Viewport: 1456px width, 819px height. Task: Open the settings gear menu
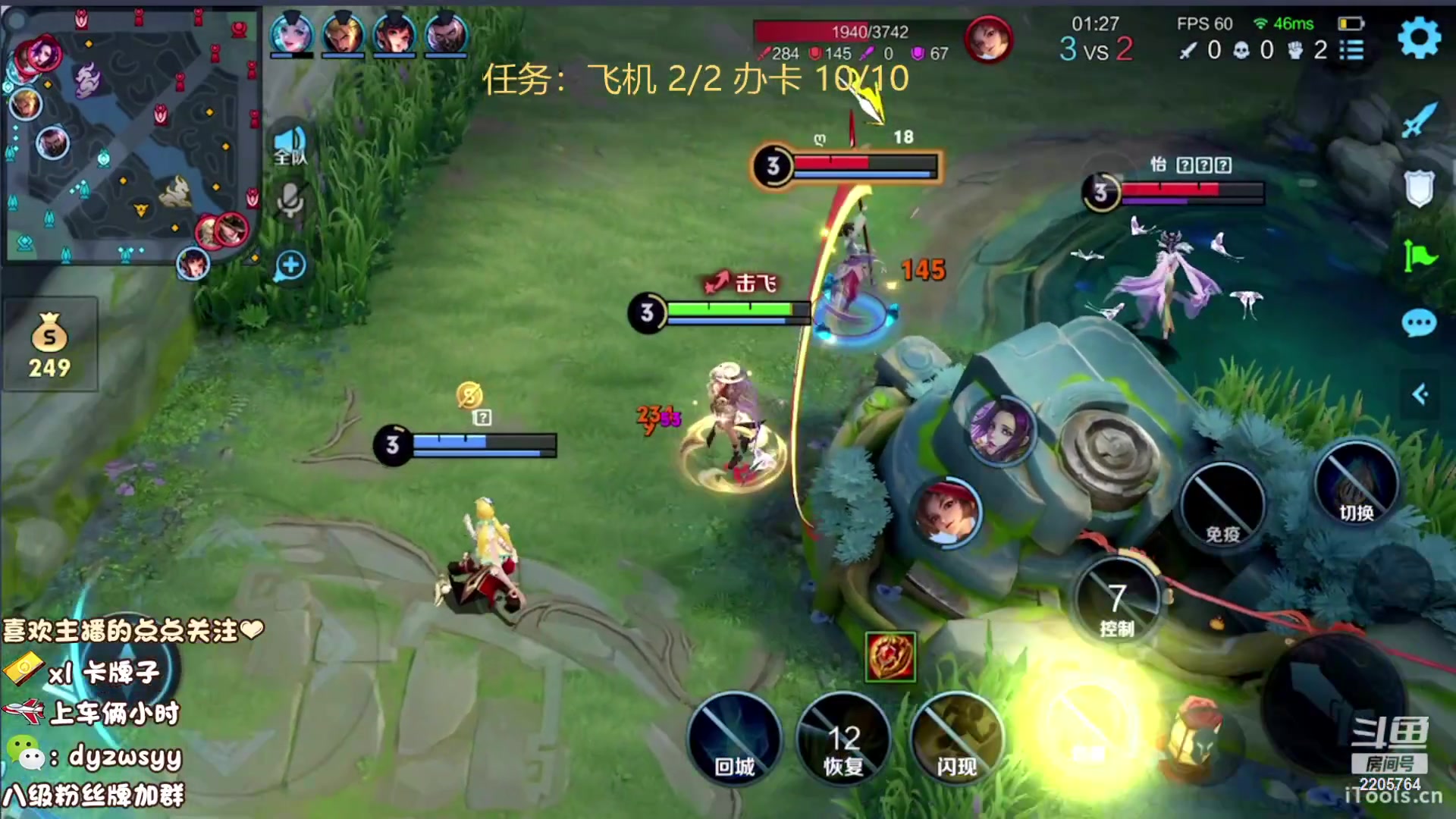(x=1418, y=38)
